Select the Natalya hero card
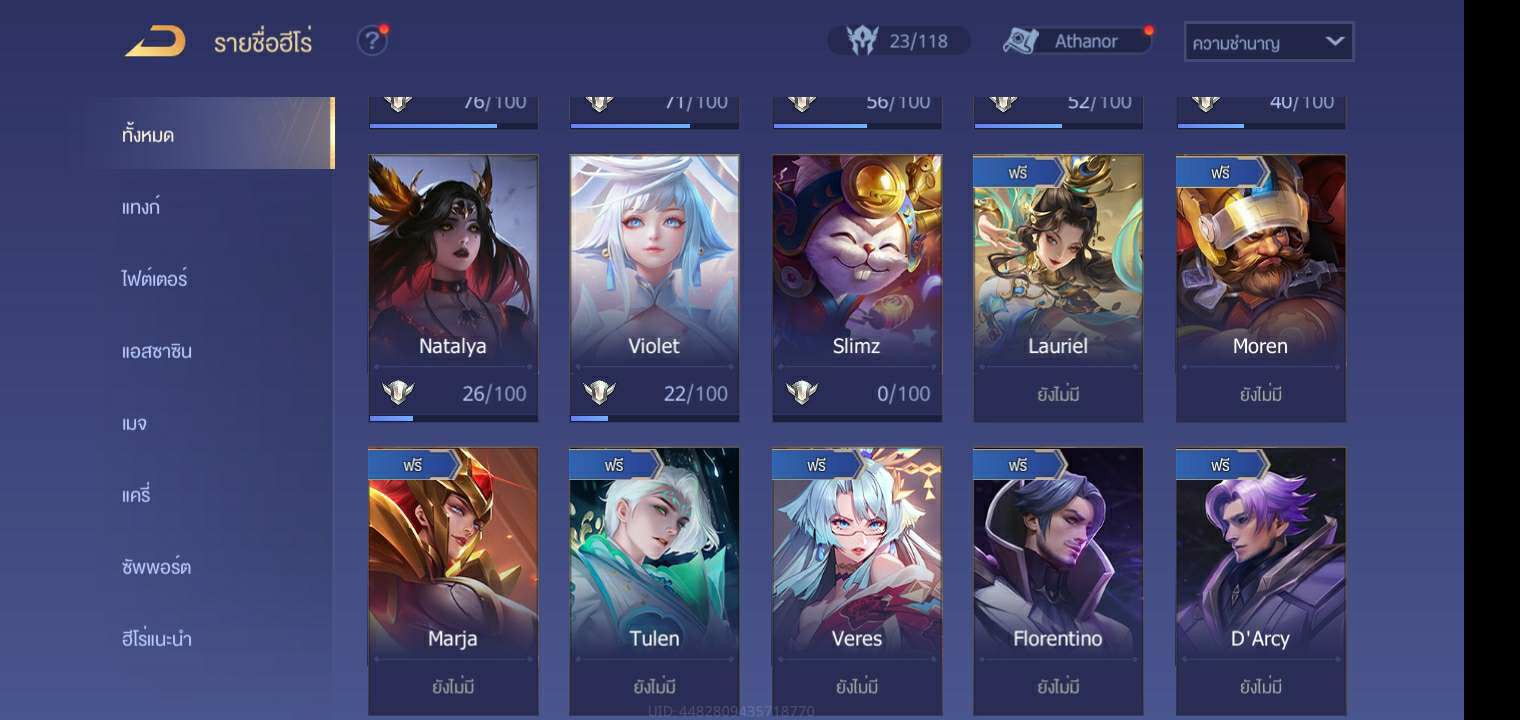 [x=453, y=270]
